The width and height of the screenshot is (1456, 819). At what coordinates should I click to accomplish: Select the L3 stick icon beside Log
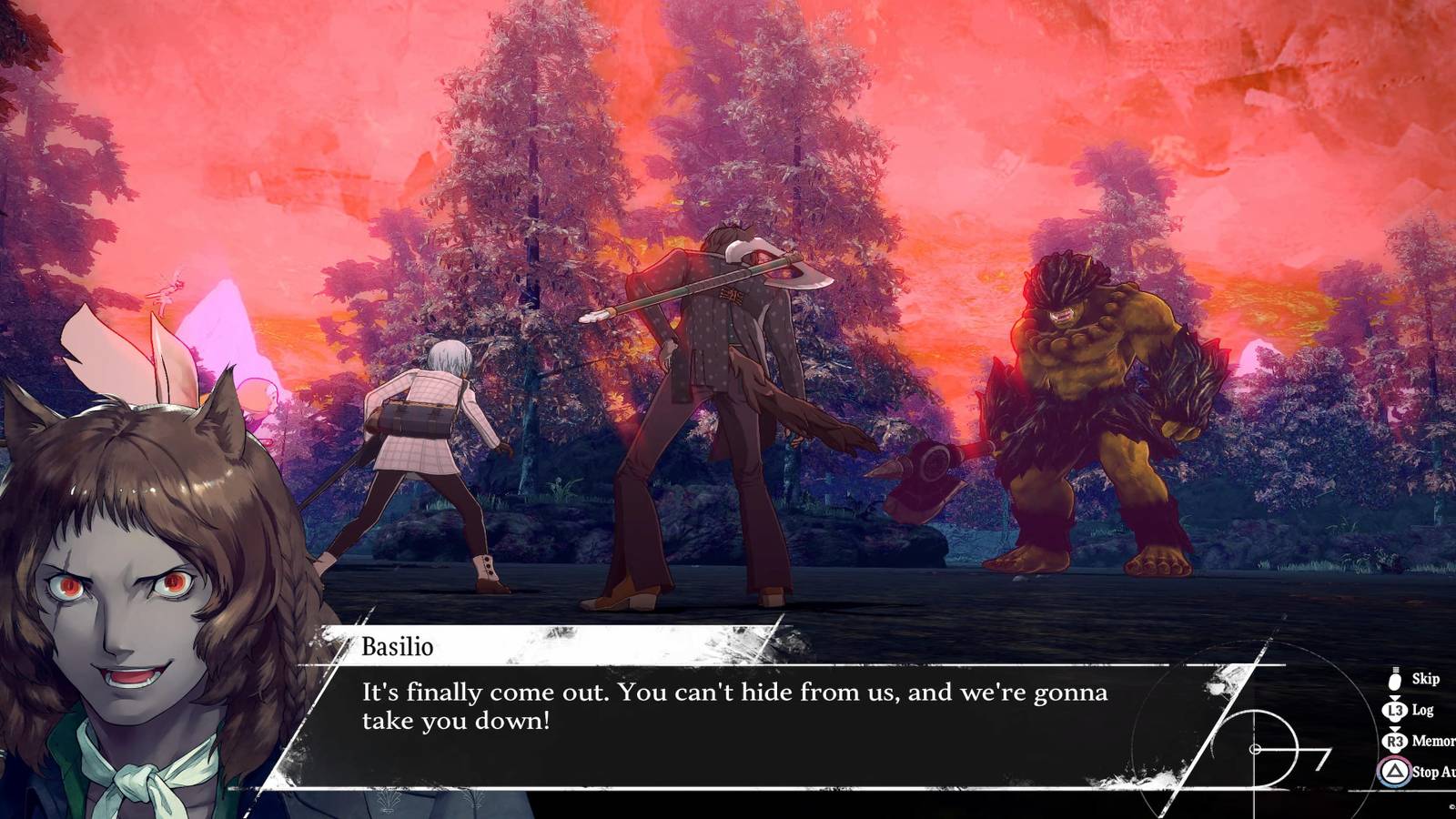[1393, 710]
